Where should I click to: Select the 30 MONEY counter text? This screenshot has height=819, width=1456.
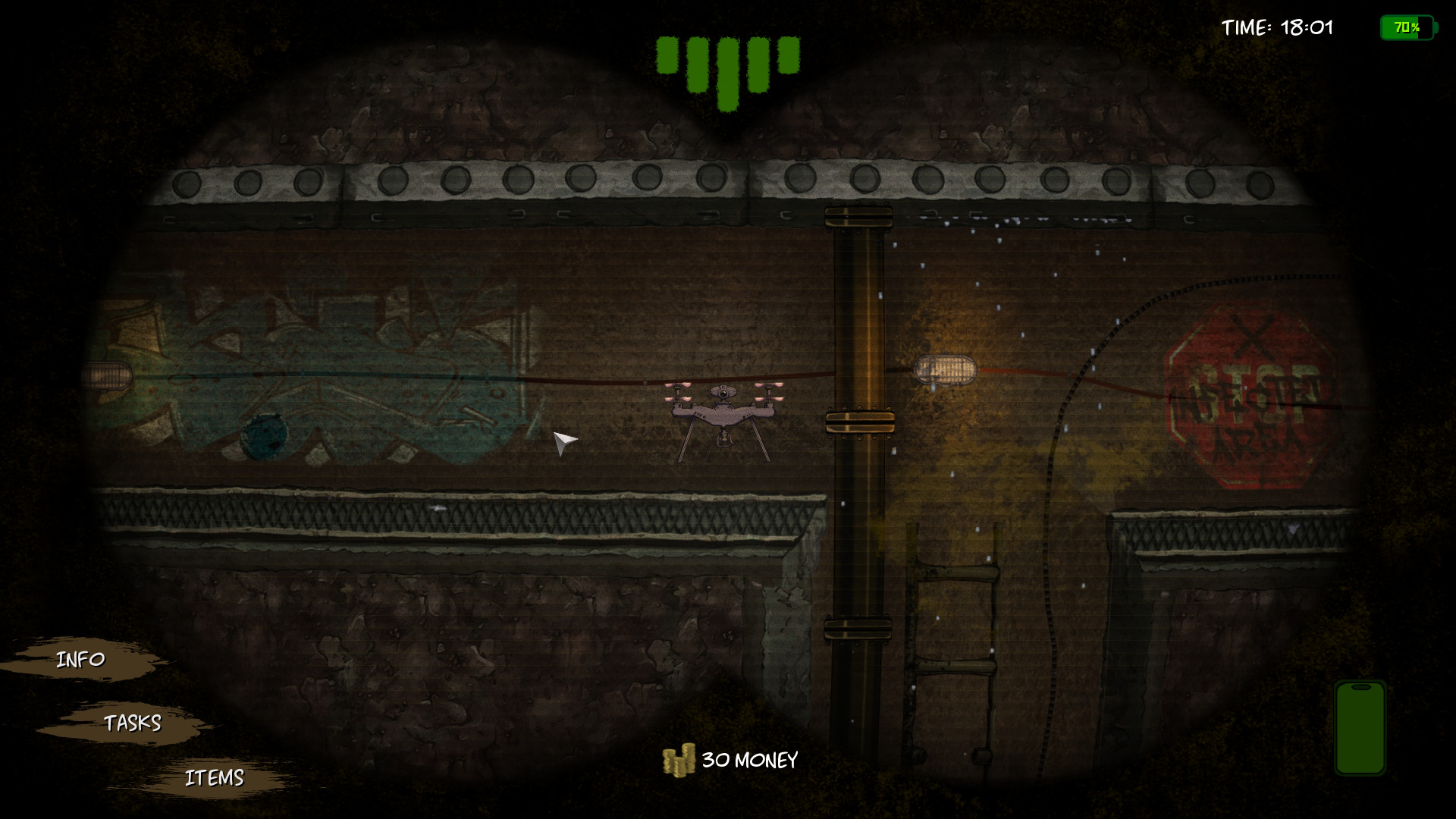pyautogui.click(x=749, y=758)
